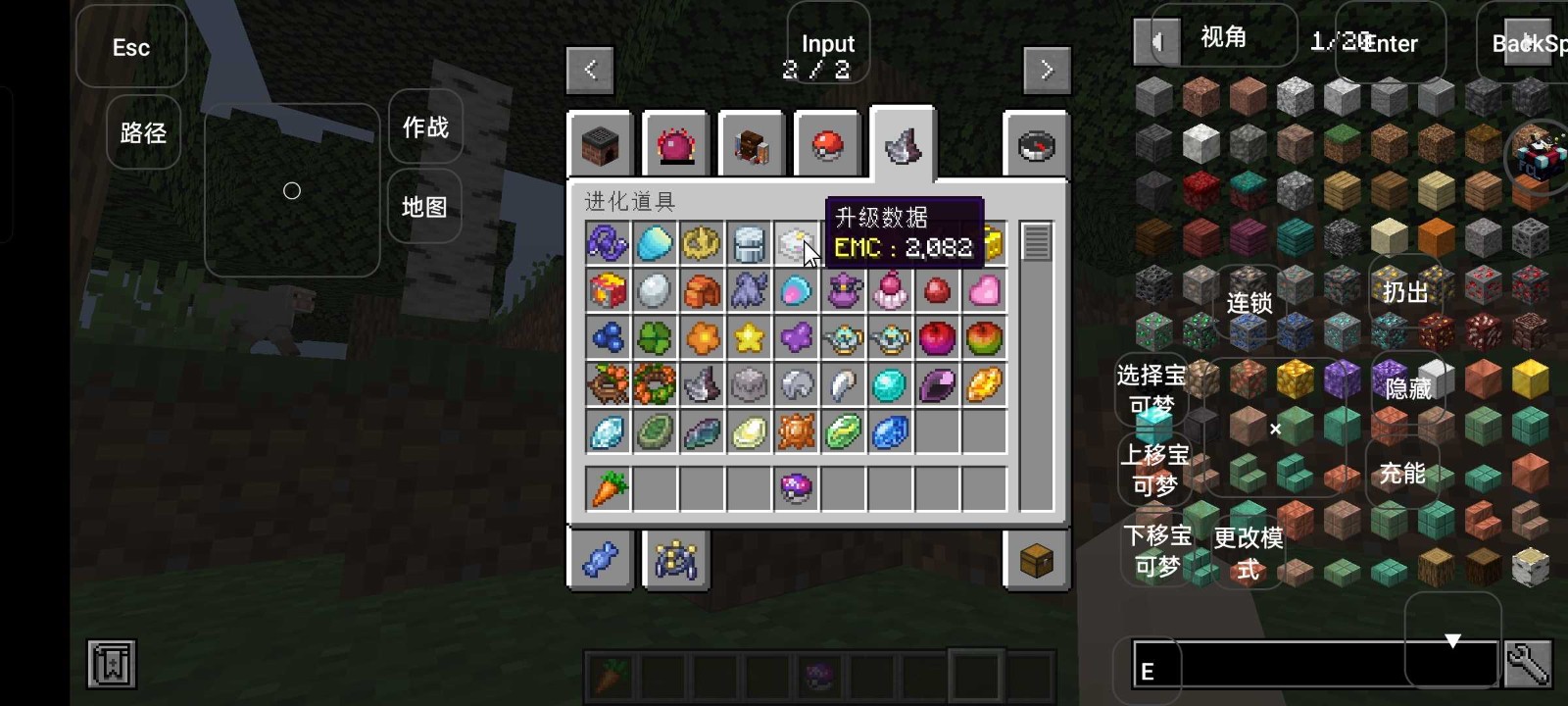This screenshot has width=1568, height=706.
Task: Select the pink heart scale item
Action: coord(984,291)
